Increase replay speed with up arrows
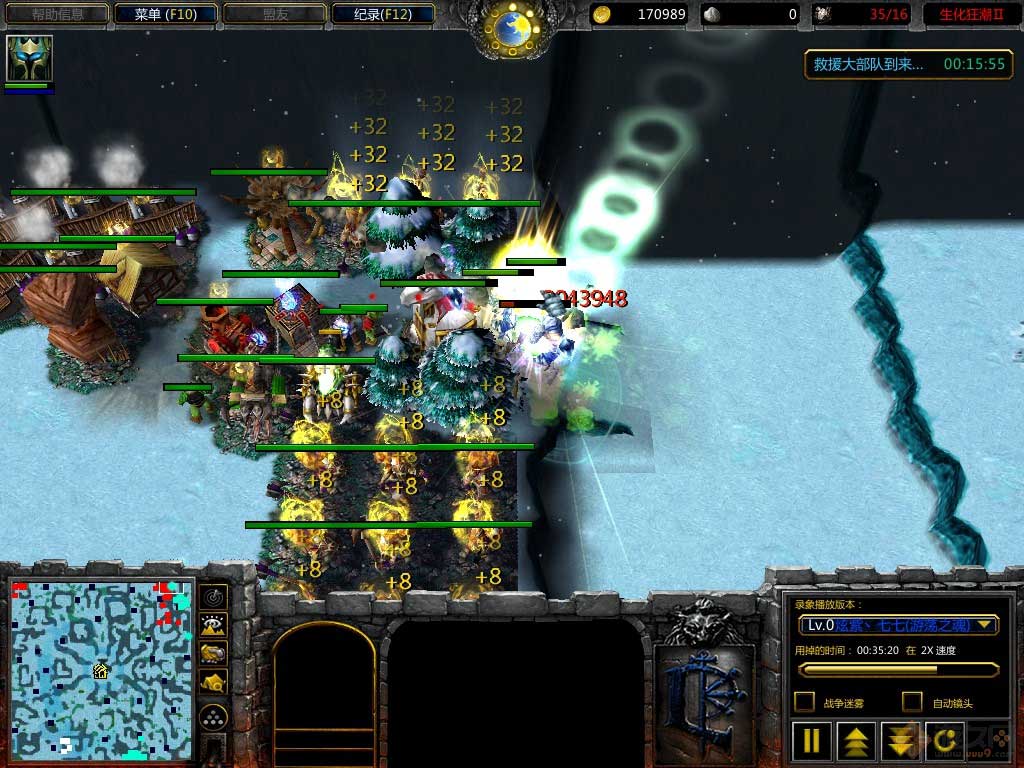The image size is (1024, 768). (x=857, y=741)
